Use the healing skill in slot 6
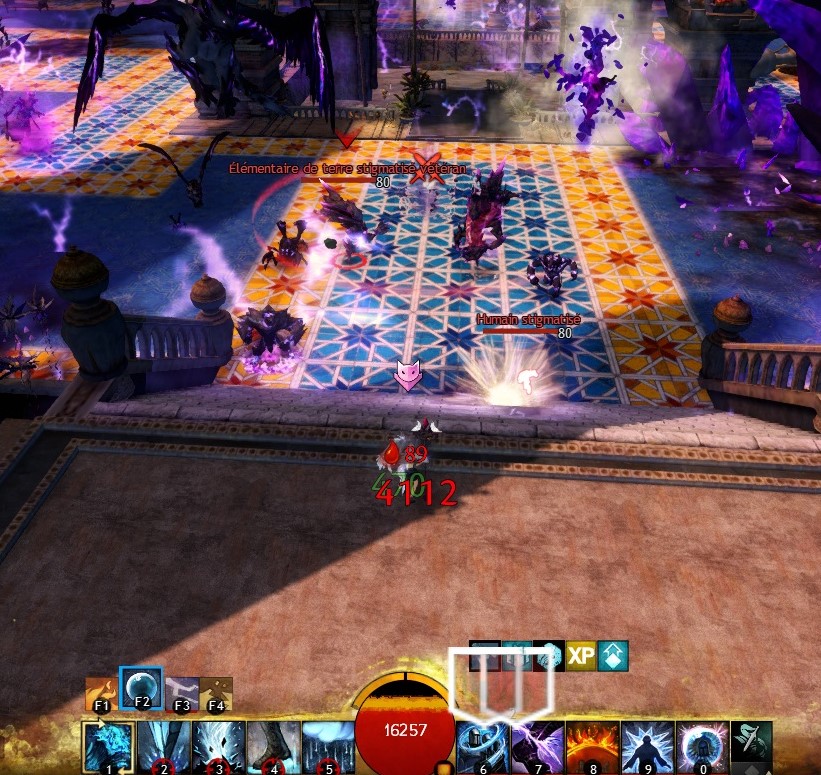 coord(482,746)
